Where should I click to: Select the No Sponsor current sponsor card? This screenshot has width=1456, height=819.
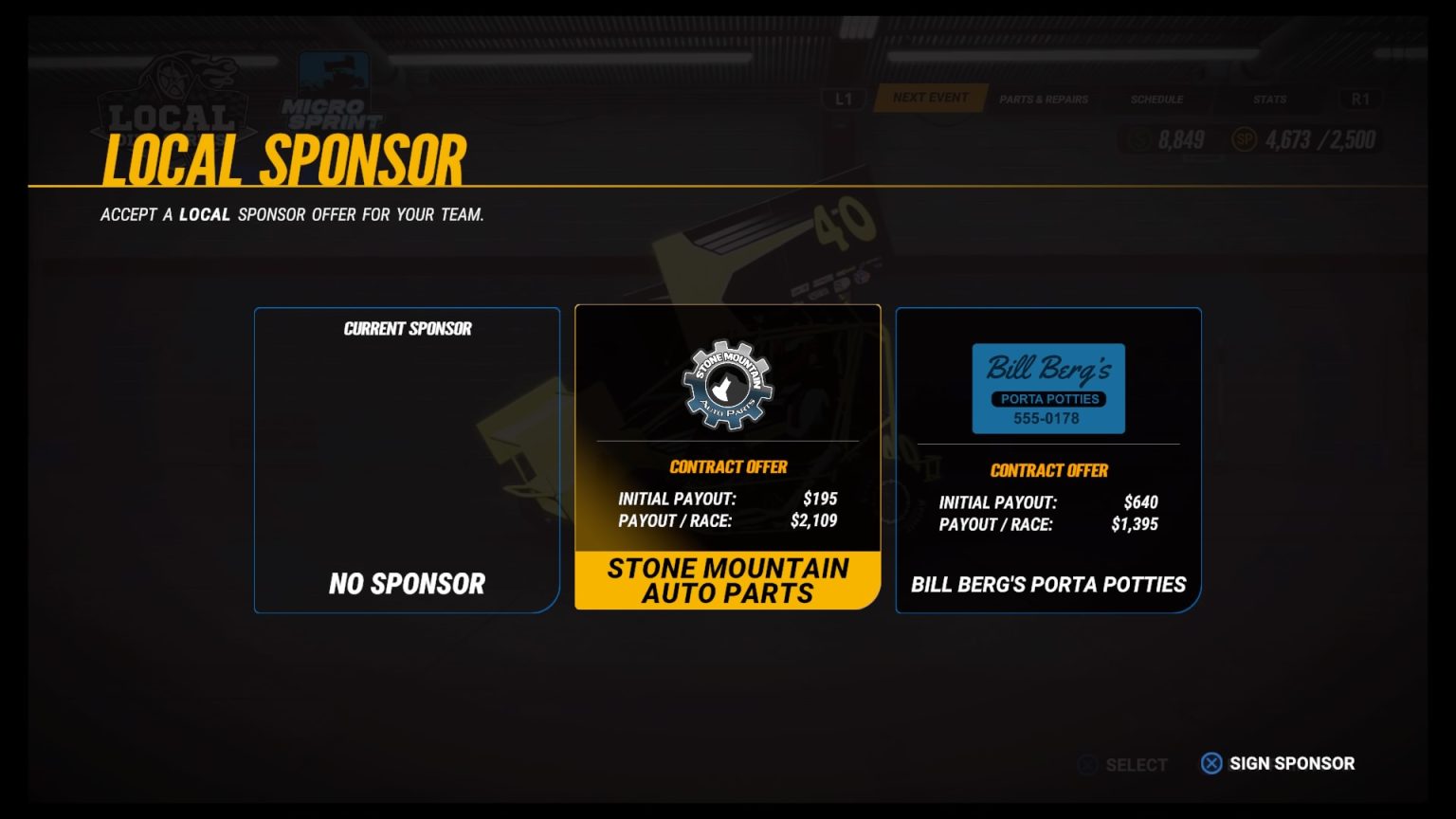tap(407, 461)
